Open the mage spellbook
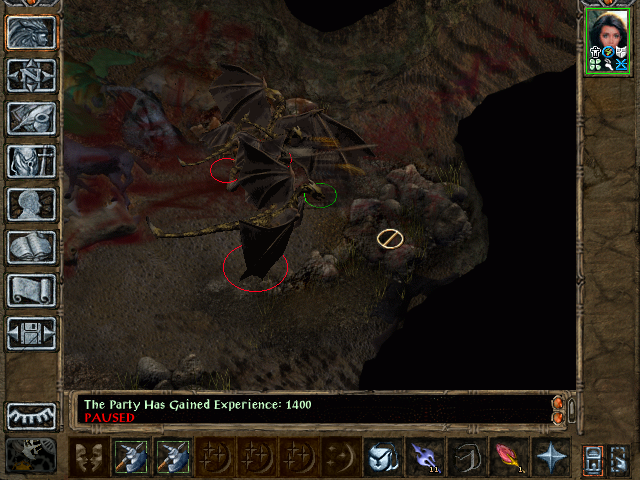The width and height of the screenshot is (640, 480). pos(31,247)
